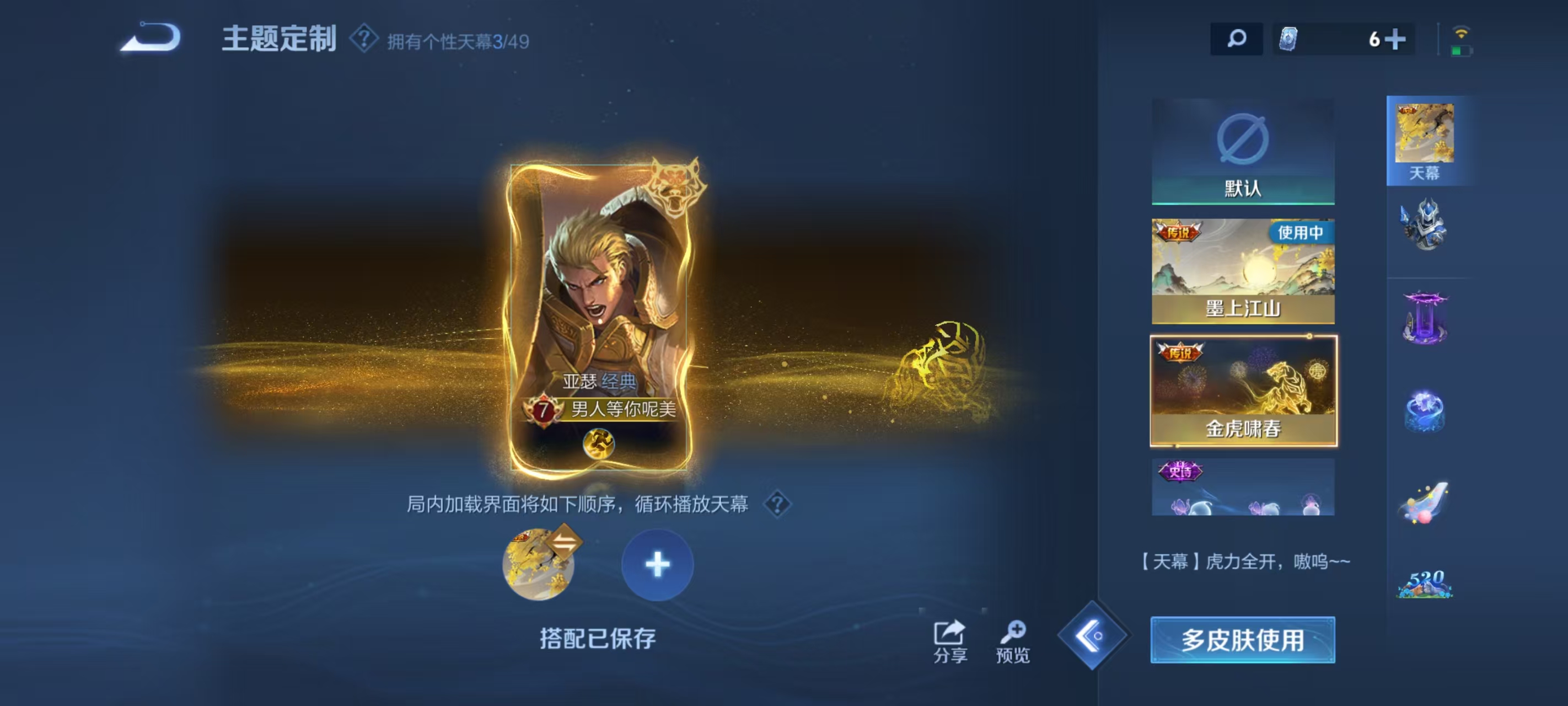Image resolution: width=1568 pixels, height=706 pixels.
Task: Open the search magnifier at top right
Action: (1236, 39)
